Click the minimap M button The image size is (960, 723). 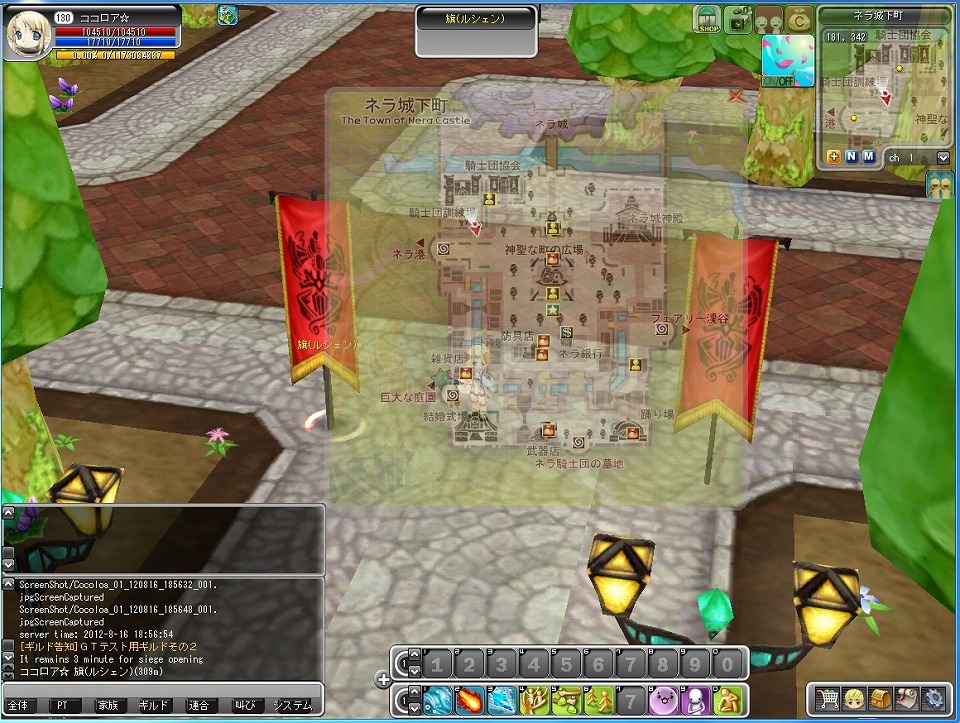point(868,157)
